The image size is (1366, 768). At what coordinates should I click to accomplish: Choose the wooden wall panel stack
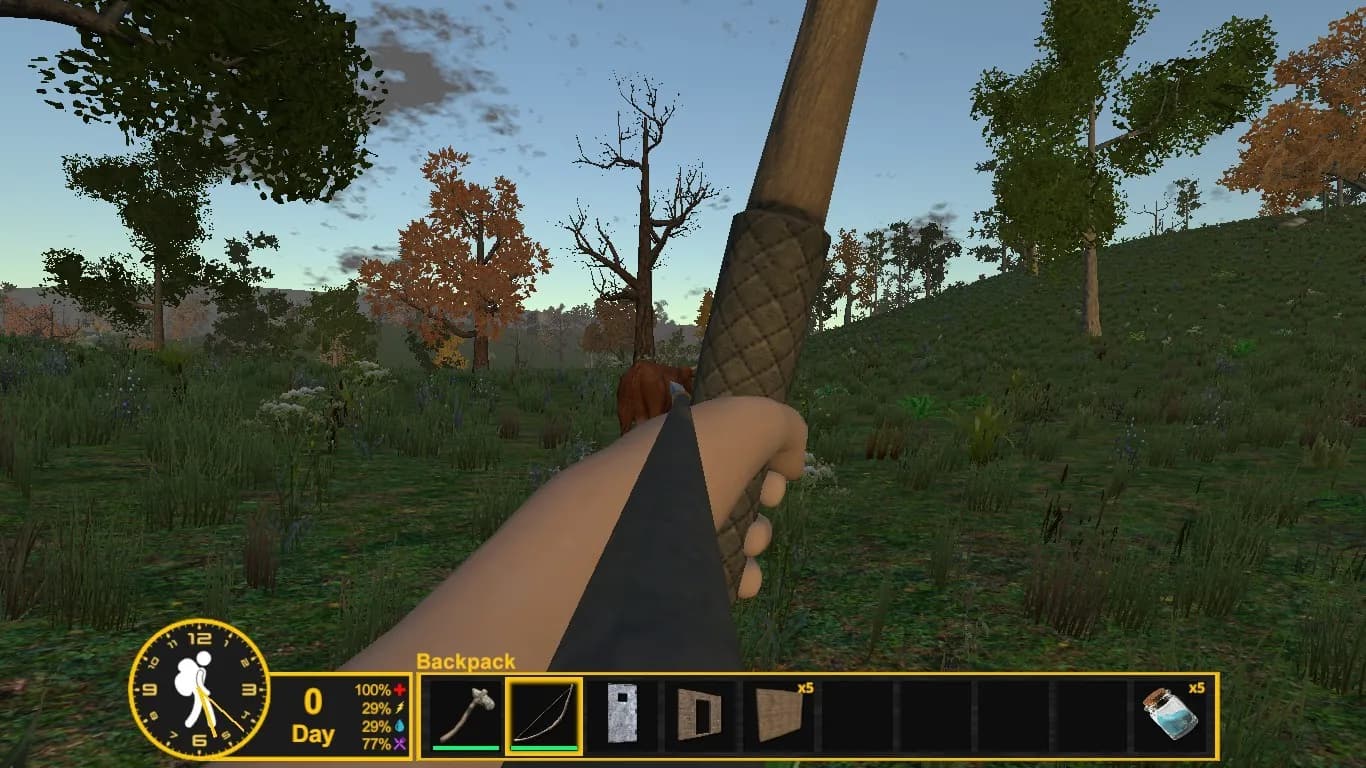778,714
